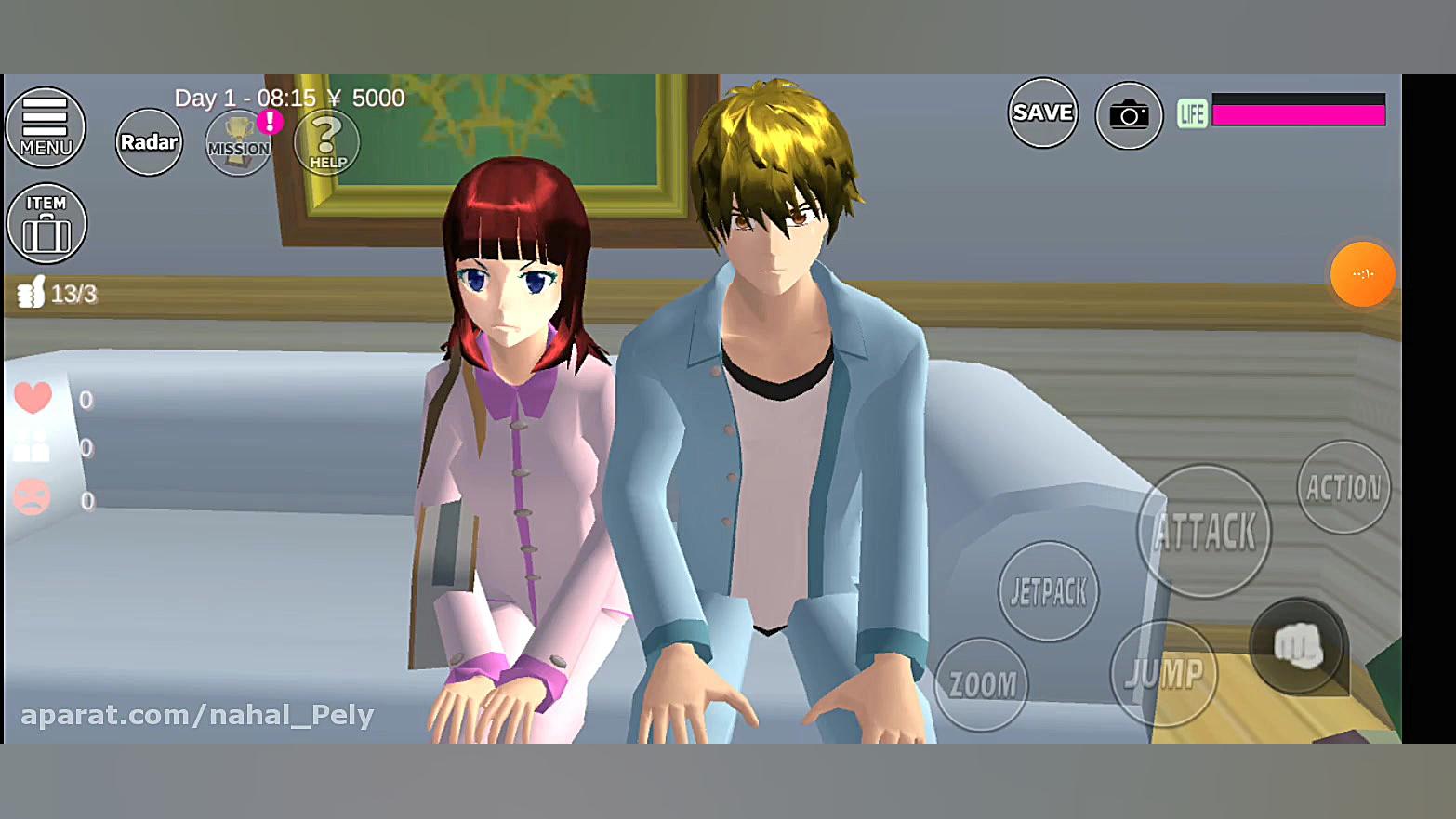Tap the JUMP button
1456x819 pixels.
tap(1164, 673)
